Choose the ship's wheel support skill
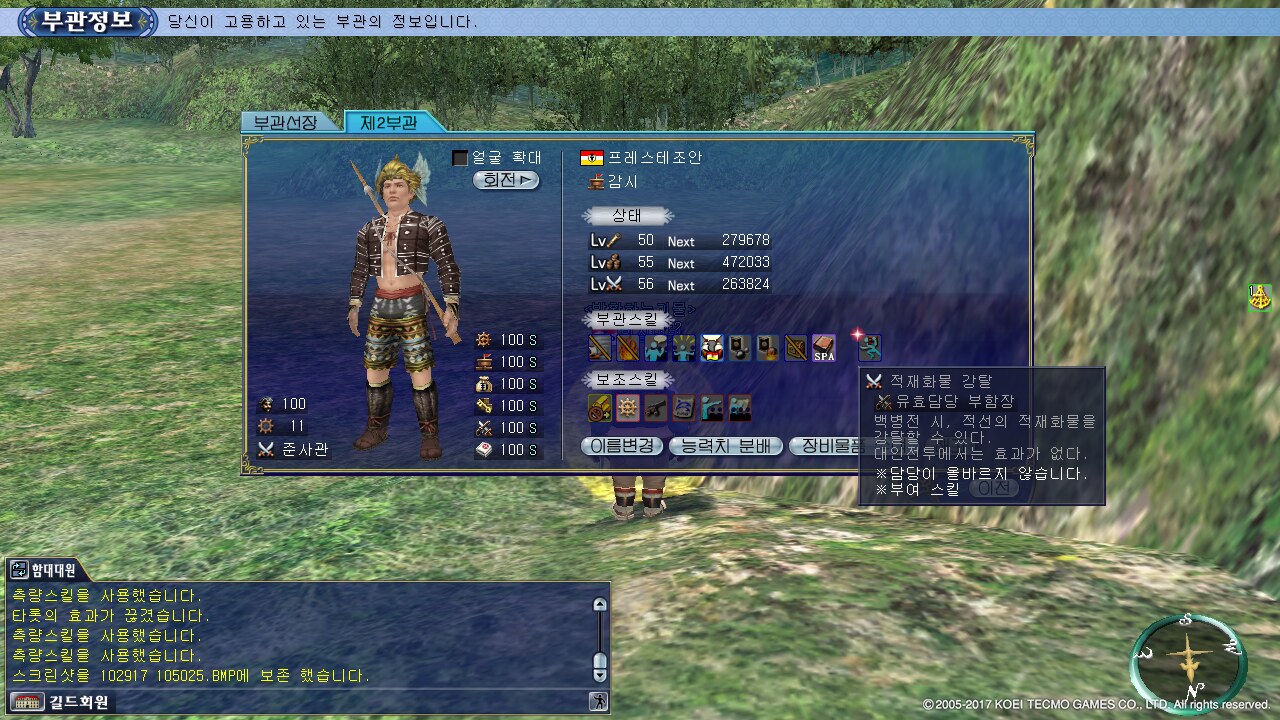The image size is (1280, 720). tap(628, 408)
